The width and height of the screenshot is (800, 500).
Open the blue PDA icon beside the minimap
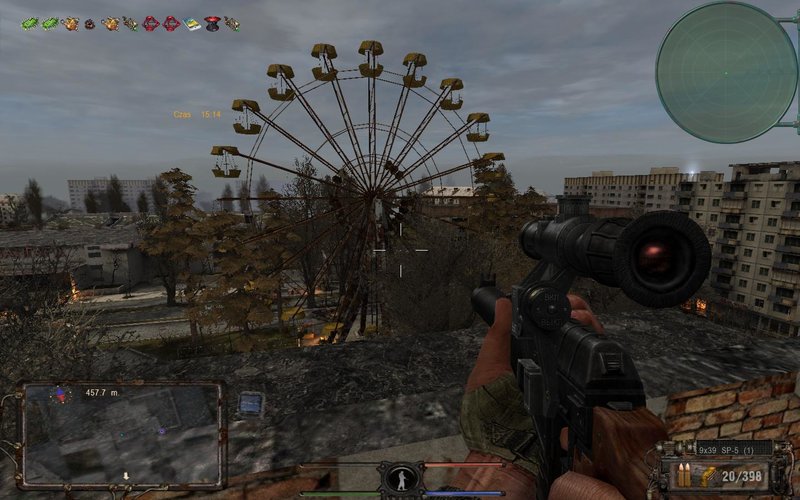pos(250,403)
